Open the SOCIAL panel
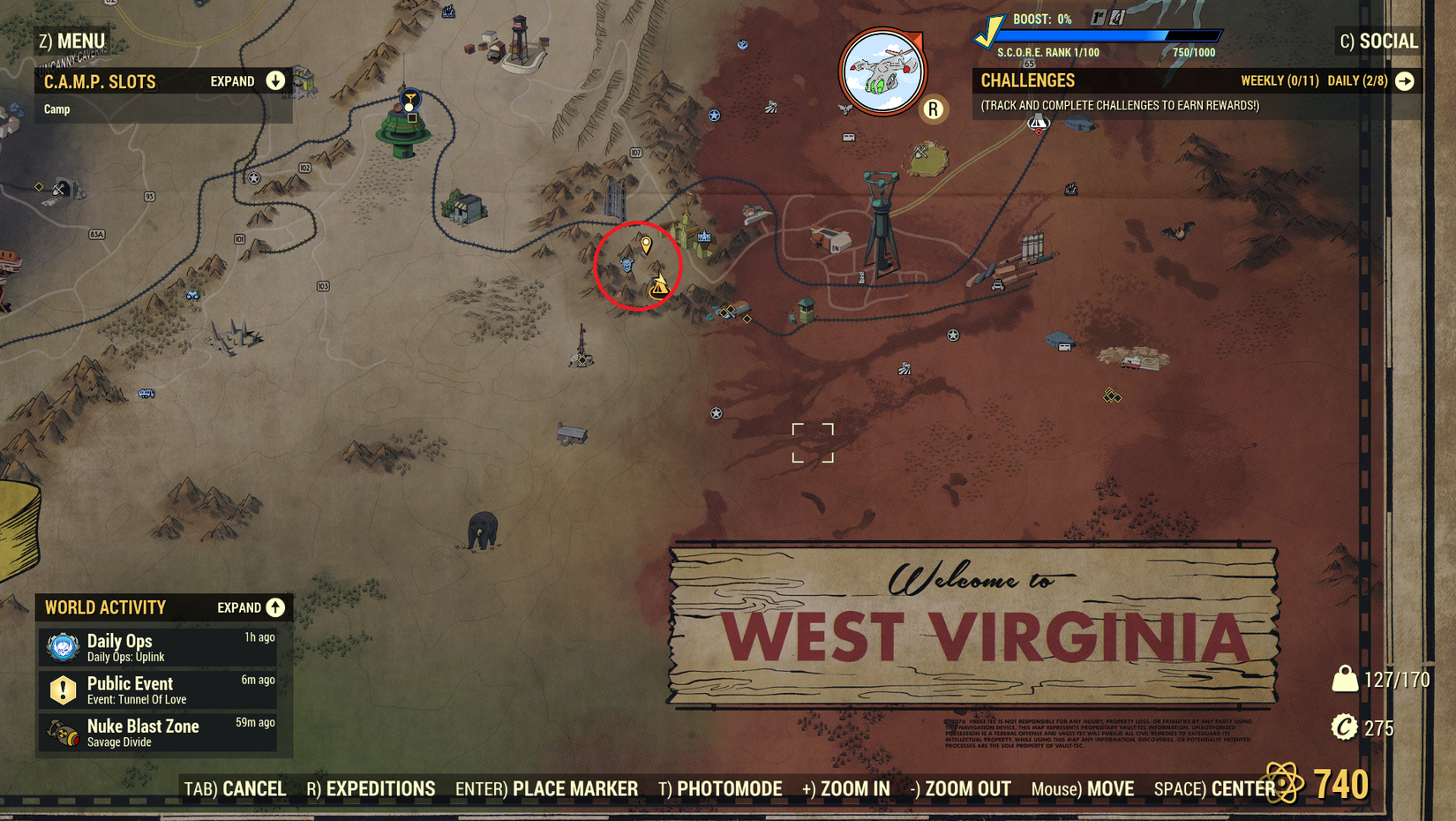Screen dimensions: 1456x821 [1388, 41]
